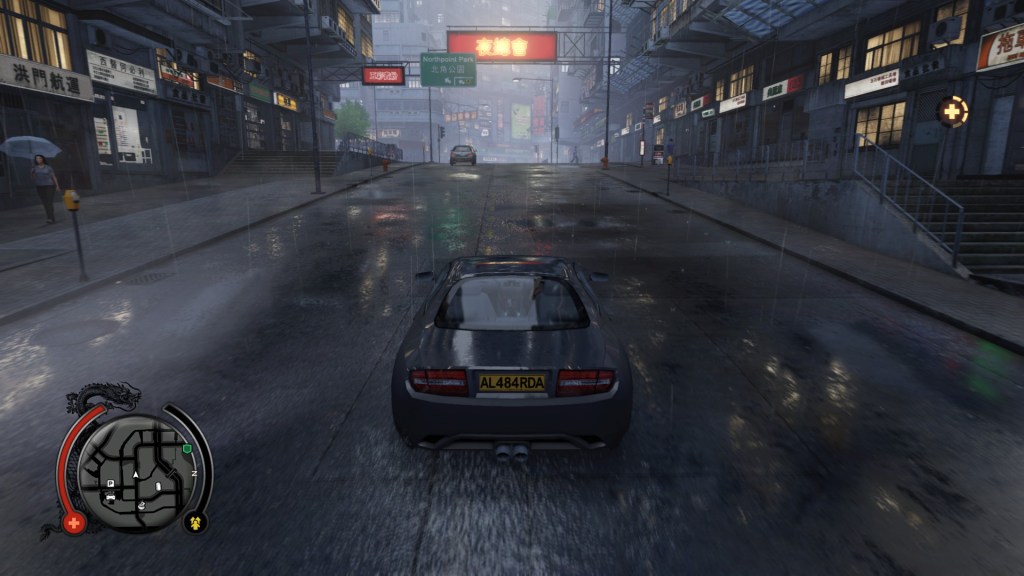Select the car garage marker on minimap
1024x576 pixels.
point(110,497)
